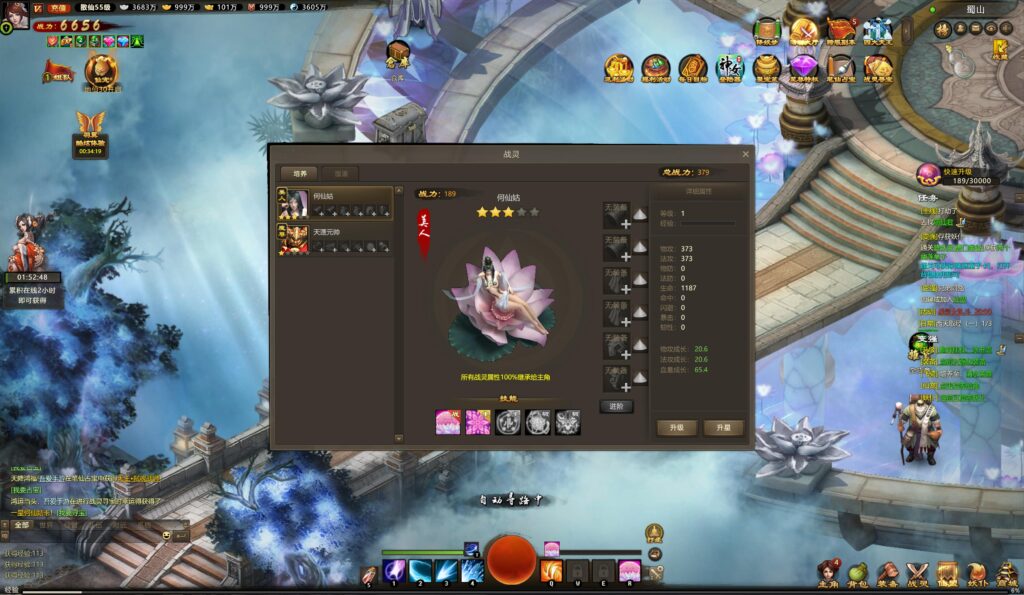Select 何仙姑 in the spirit list

coord(335,203)
